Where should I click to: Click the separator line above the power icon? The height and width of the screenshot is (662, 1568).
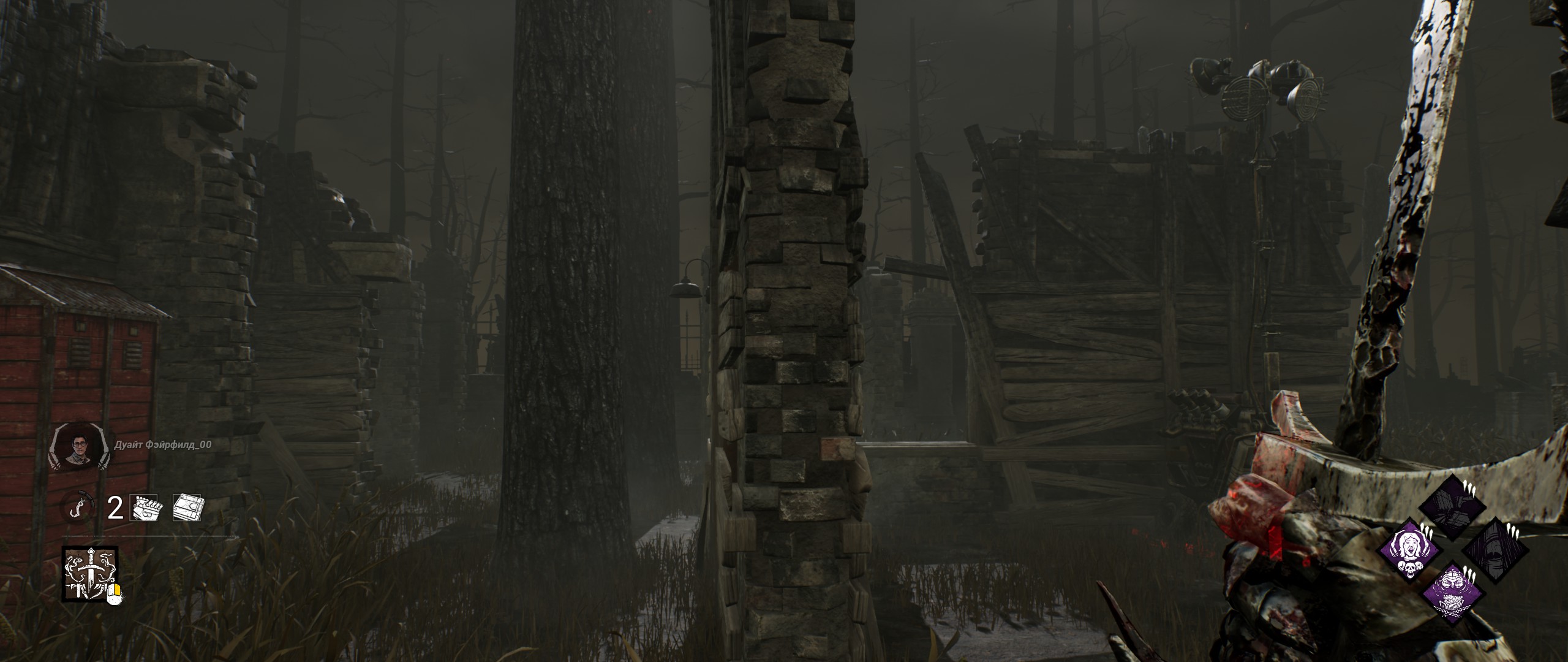[x=149, y=535]
